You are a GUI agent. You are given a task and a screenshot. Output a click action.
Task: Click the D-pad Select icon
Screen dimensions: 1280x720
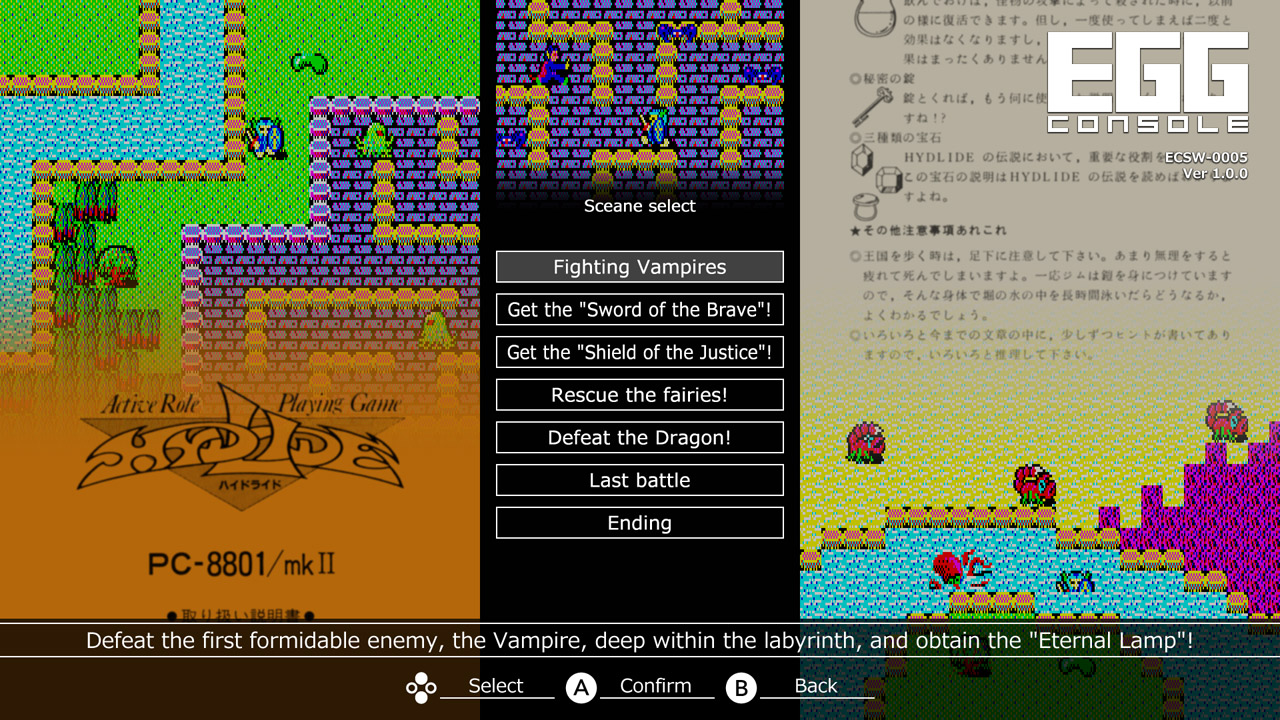(420, 687)
